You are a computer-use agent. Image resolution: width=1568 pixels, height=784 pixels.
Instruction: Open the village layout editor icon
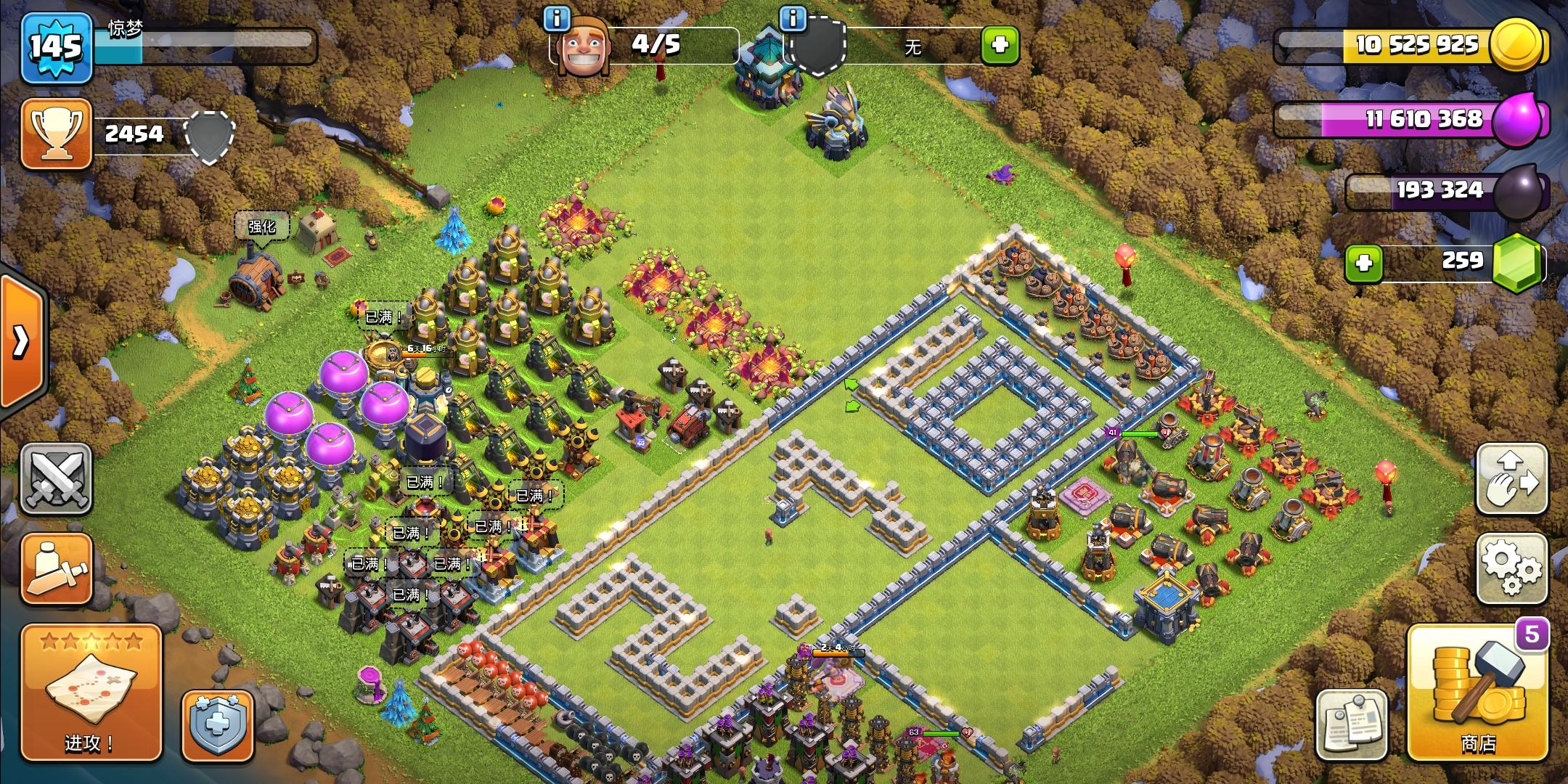[1512, 479]
